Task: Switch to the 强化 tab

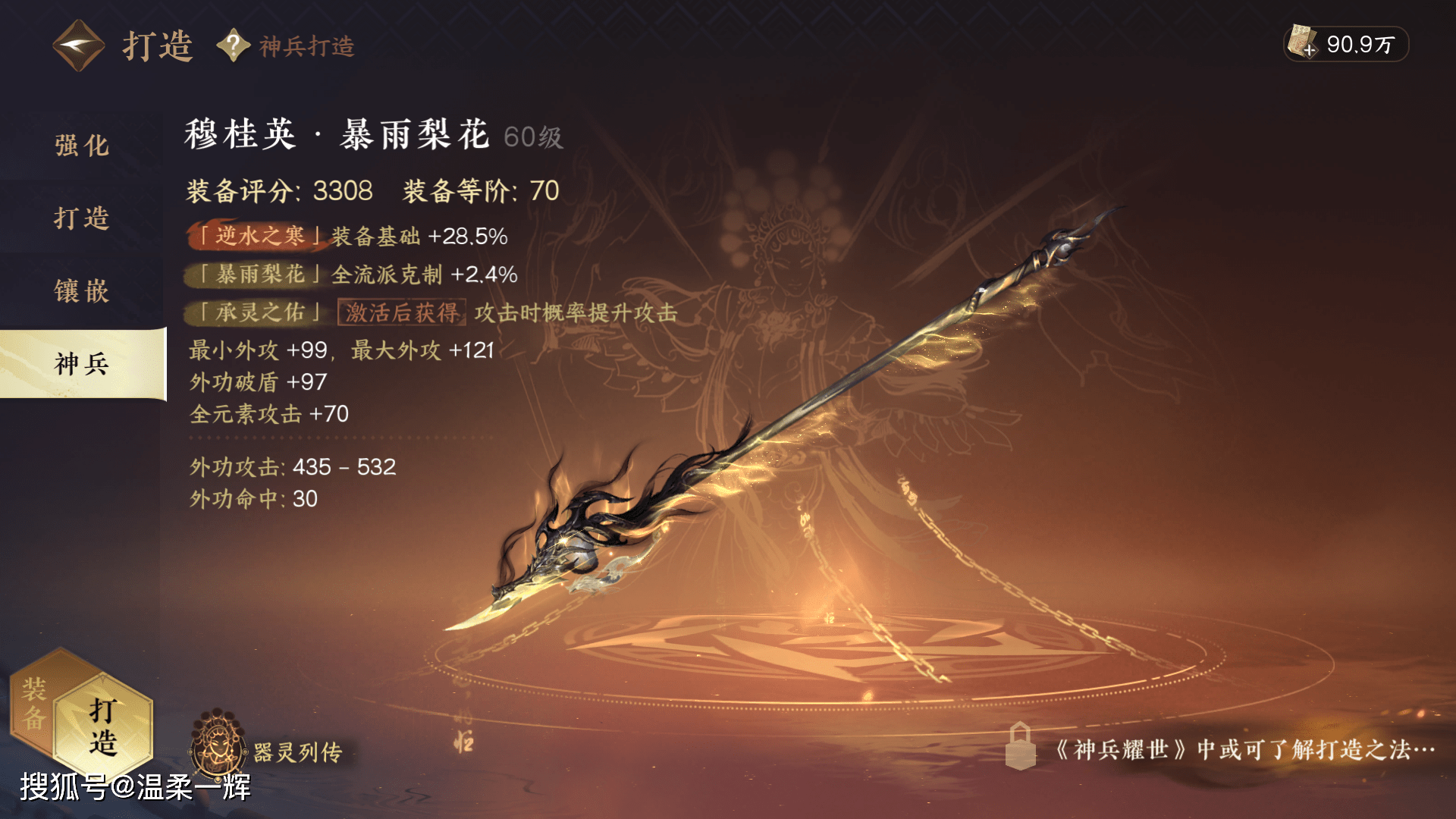Action: click(82, 146)
